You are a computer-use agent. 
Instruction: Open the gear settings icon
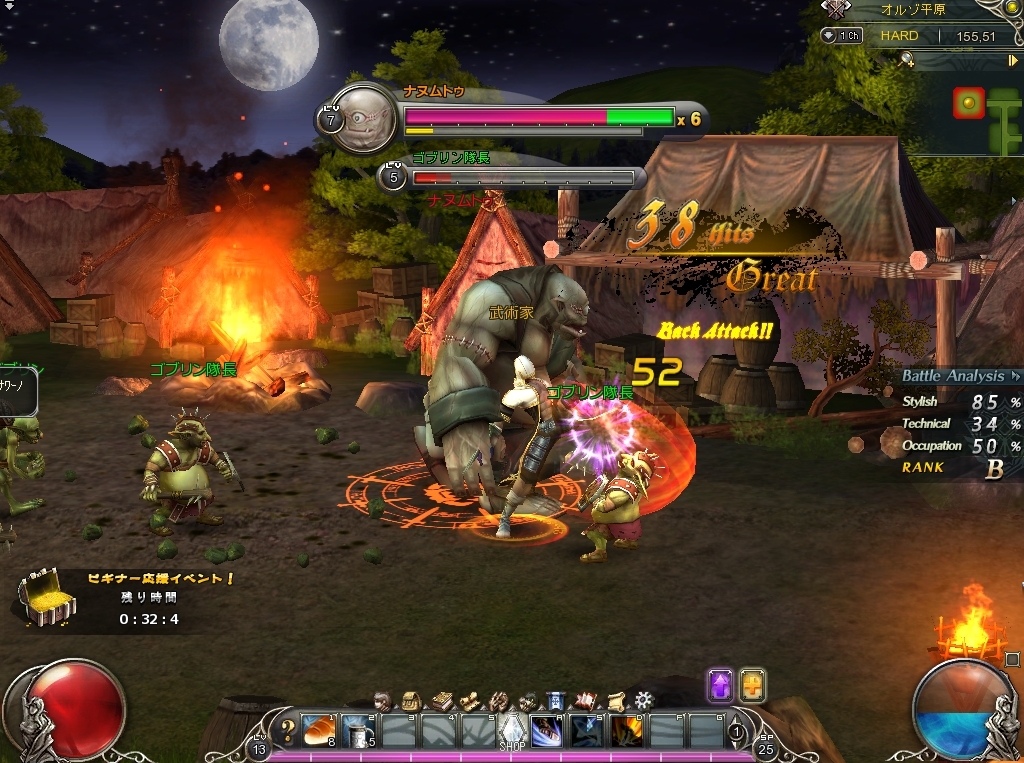tap(644, 699)
